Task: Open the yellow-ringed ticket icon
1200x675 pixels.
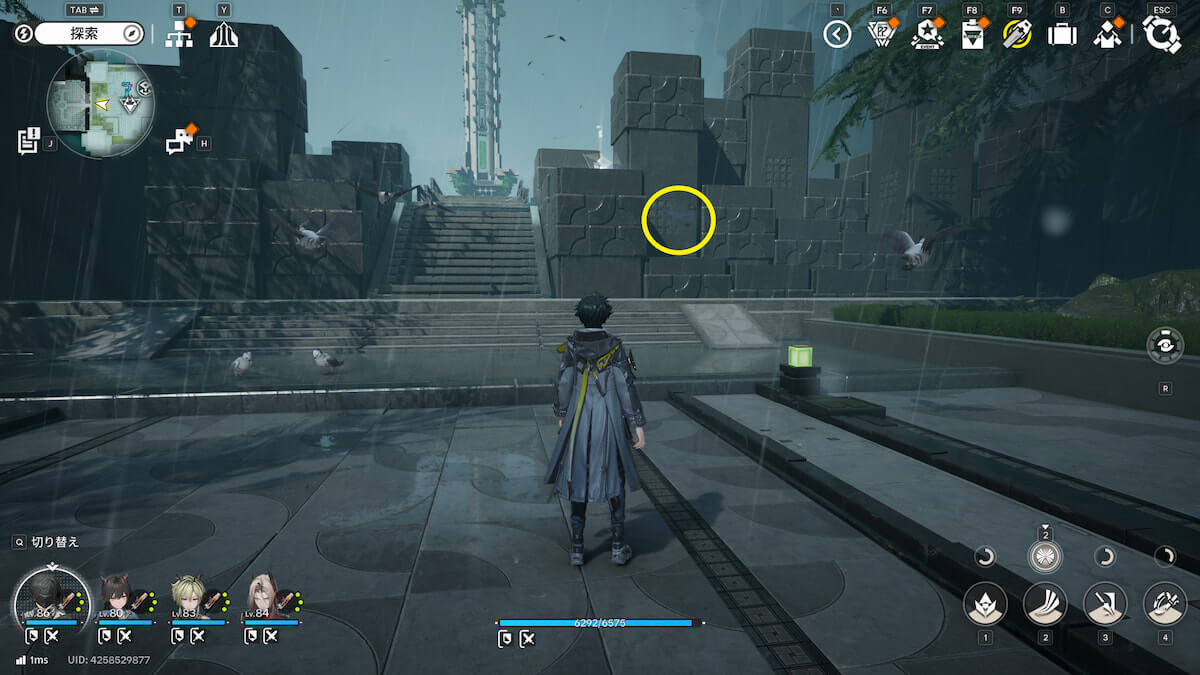Action: click(x=1017, y=34)
